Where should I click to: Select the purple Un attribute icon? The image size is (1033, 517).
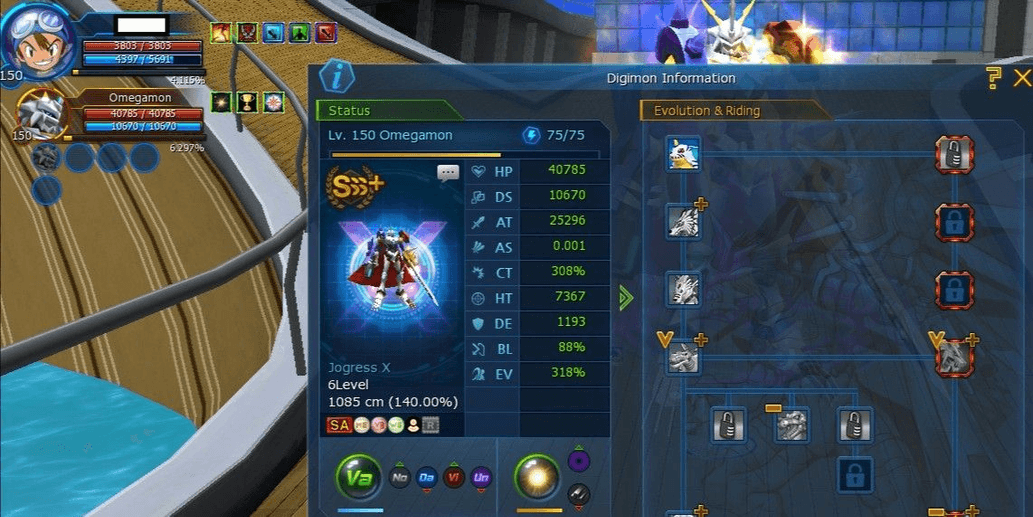pos(482,478)
